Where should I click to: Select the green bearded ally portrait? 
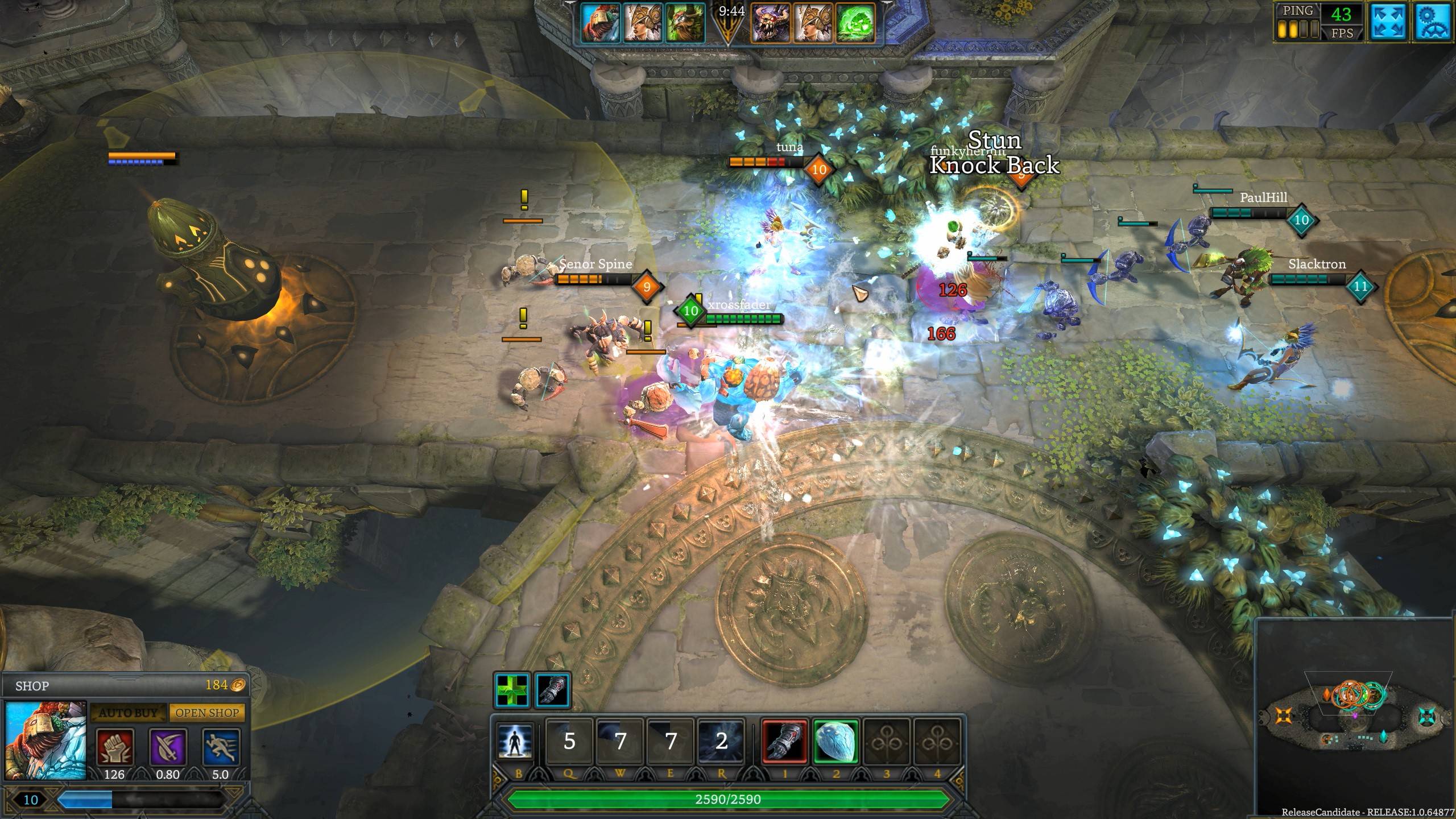point(685,23)
